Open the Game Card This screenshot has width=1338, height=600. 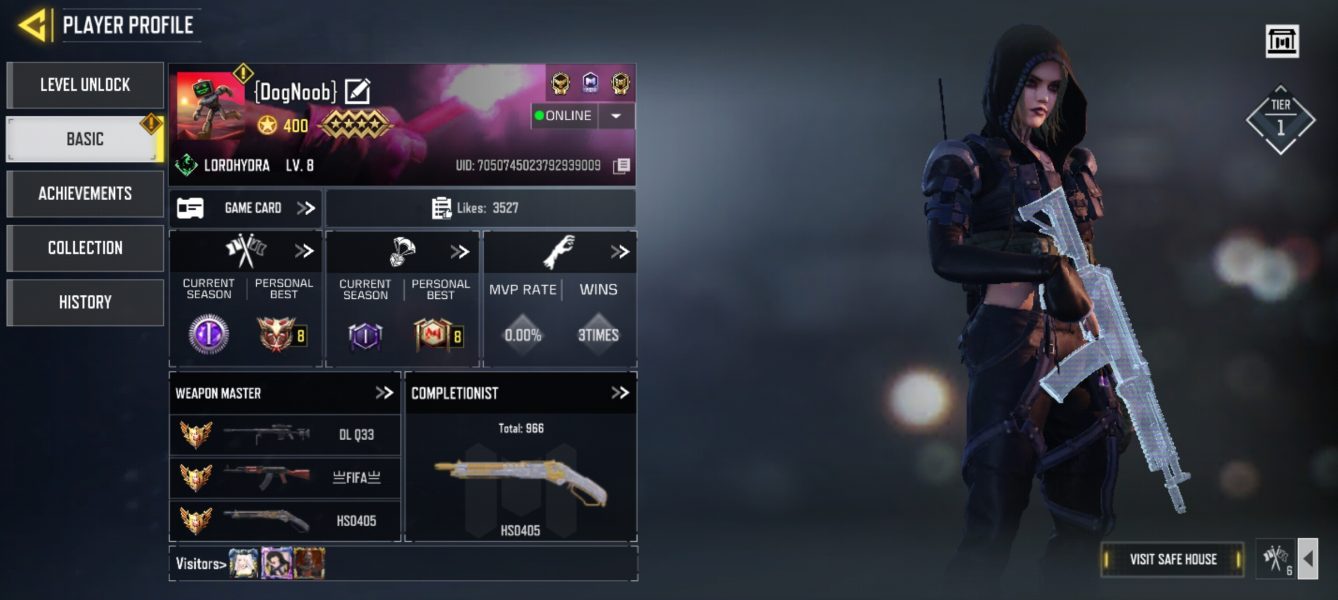click(246, 208)
